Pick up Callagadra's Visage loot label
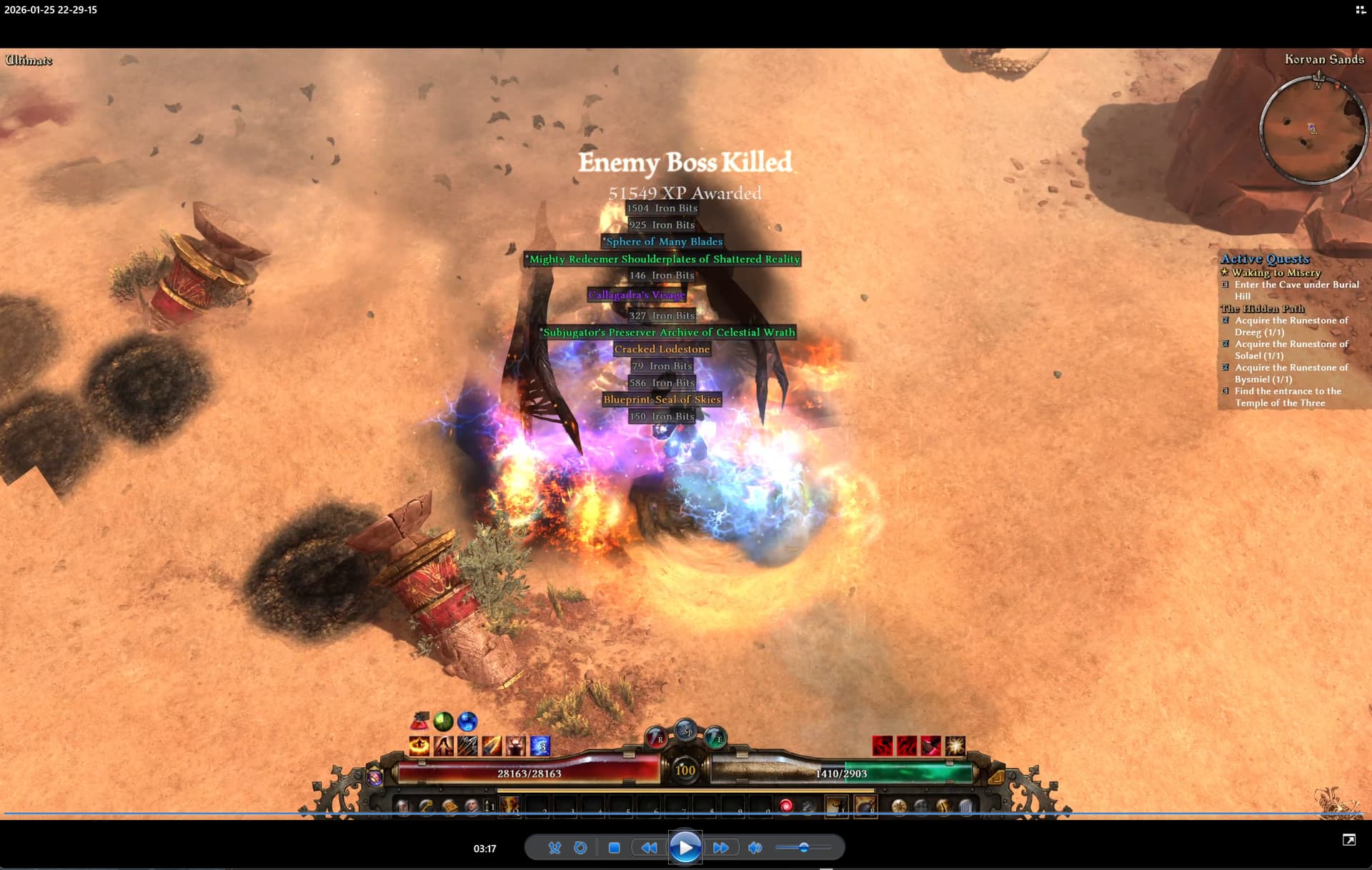 (636, 295)
